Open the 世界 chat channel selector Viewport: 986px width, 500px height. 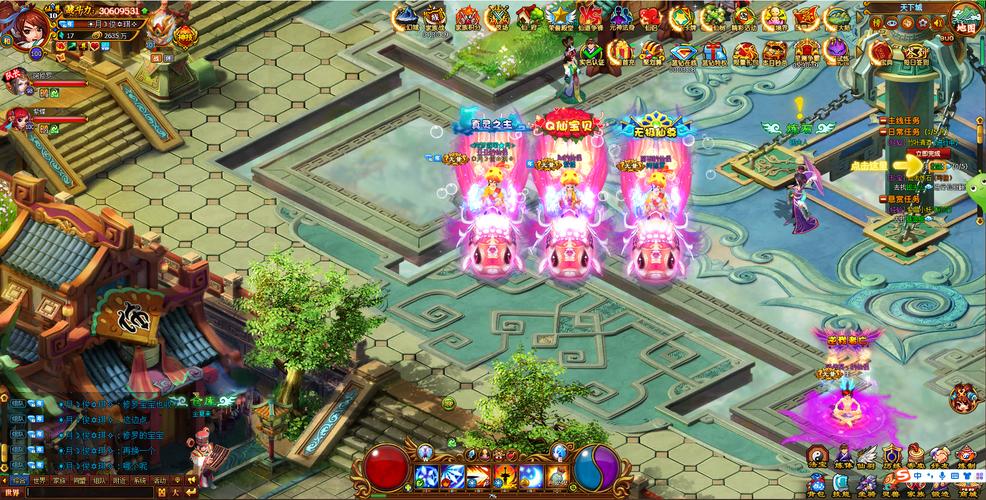click(x=14, y=492)
